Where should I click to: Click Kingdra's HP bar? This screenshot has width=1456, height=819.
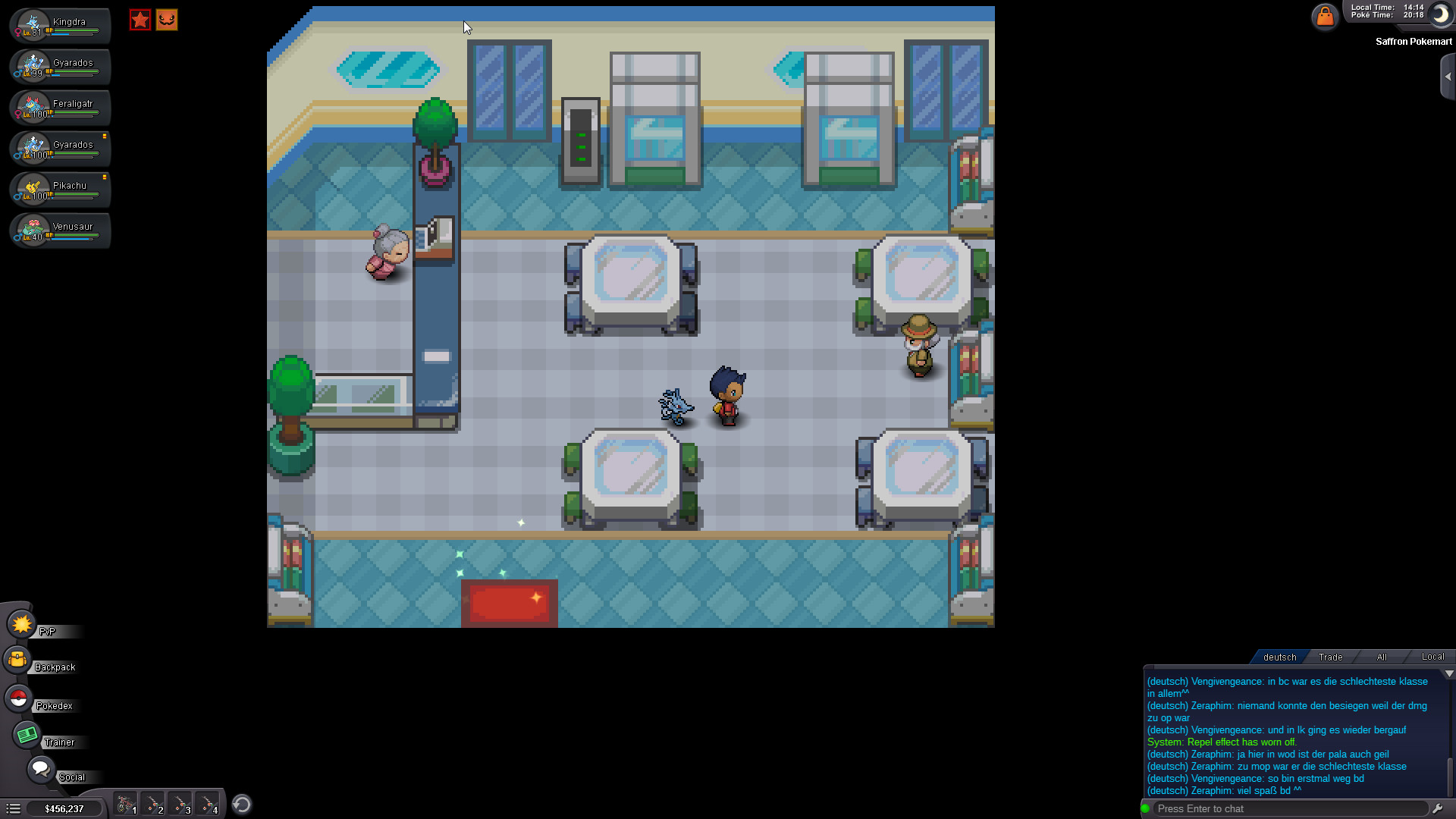(76, 30)
